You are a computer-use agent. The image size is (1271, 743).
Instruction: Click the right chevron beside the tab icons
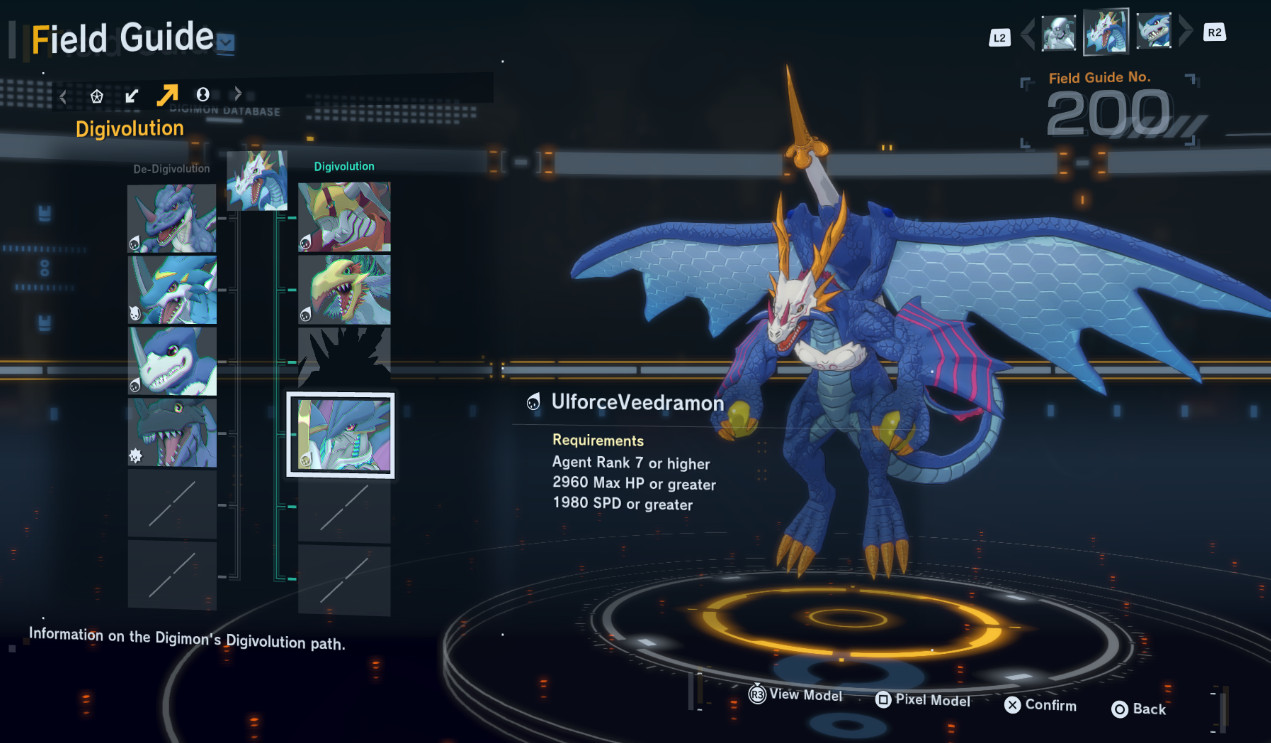coord(237,95)
